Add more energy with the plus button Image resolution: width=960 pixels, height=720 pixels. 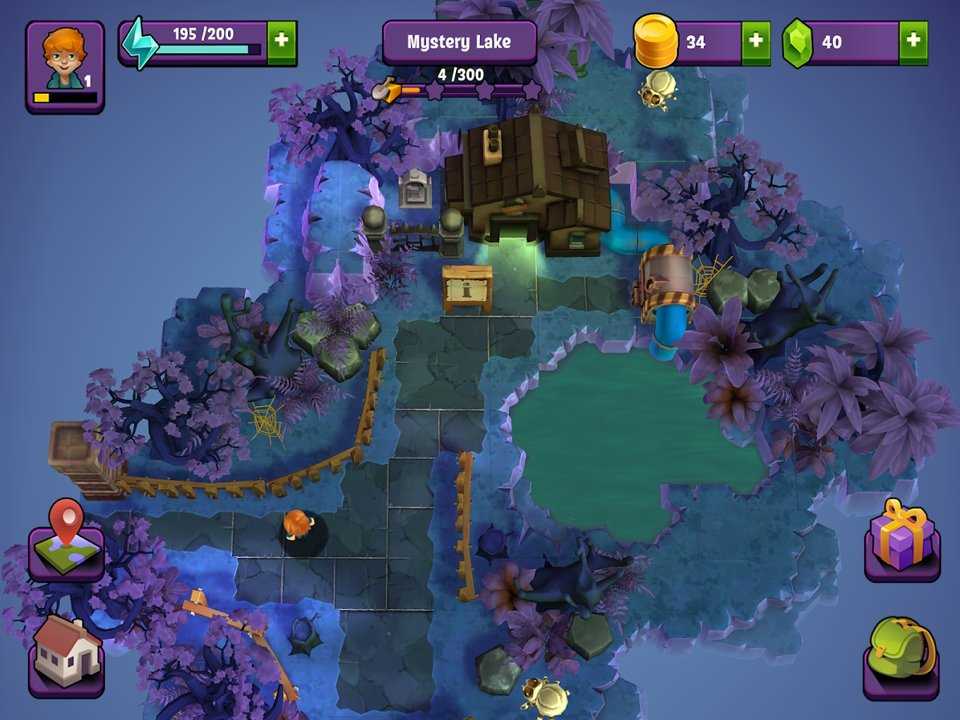tap(282, 42)
